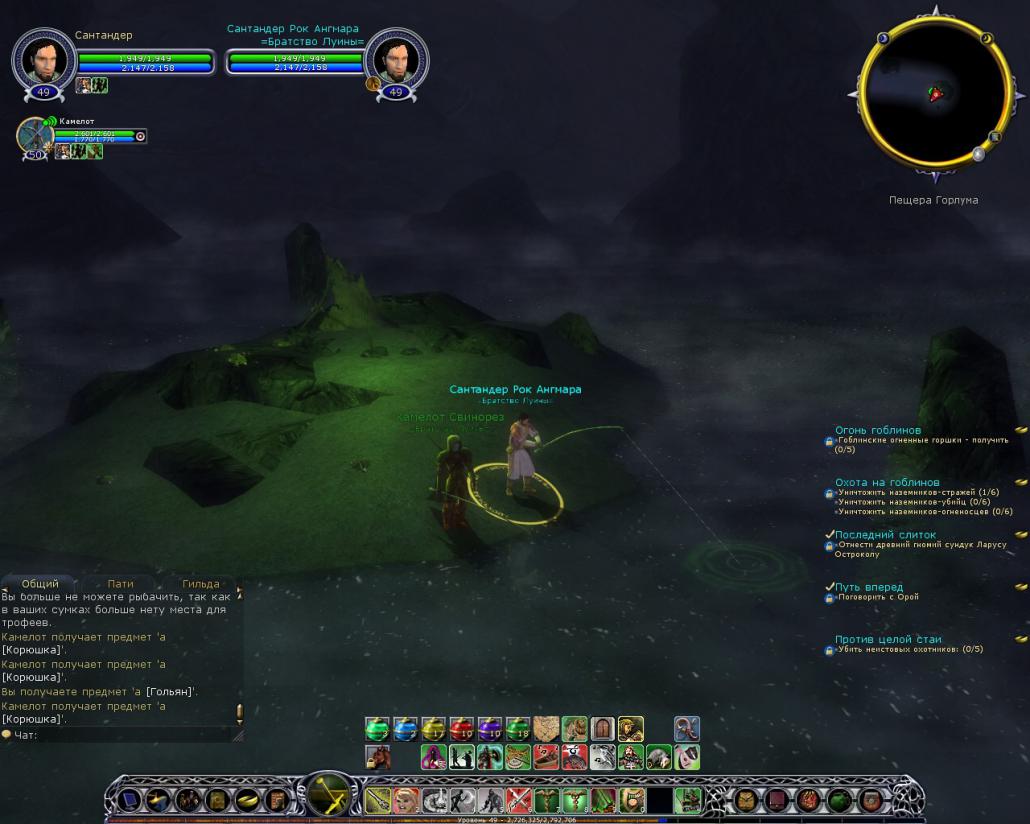Open the Путь вперед quest entry
The width and height of the screenshot is (1030, 824).
tap(869, 587)
